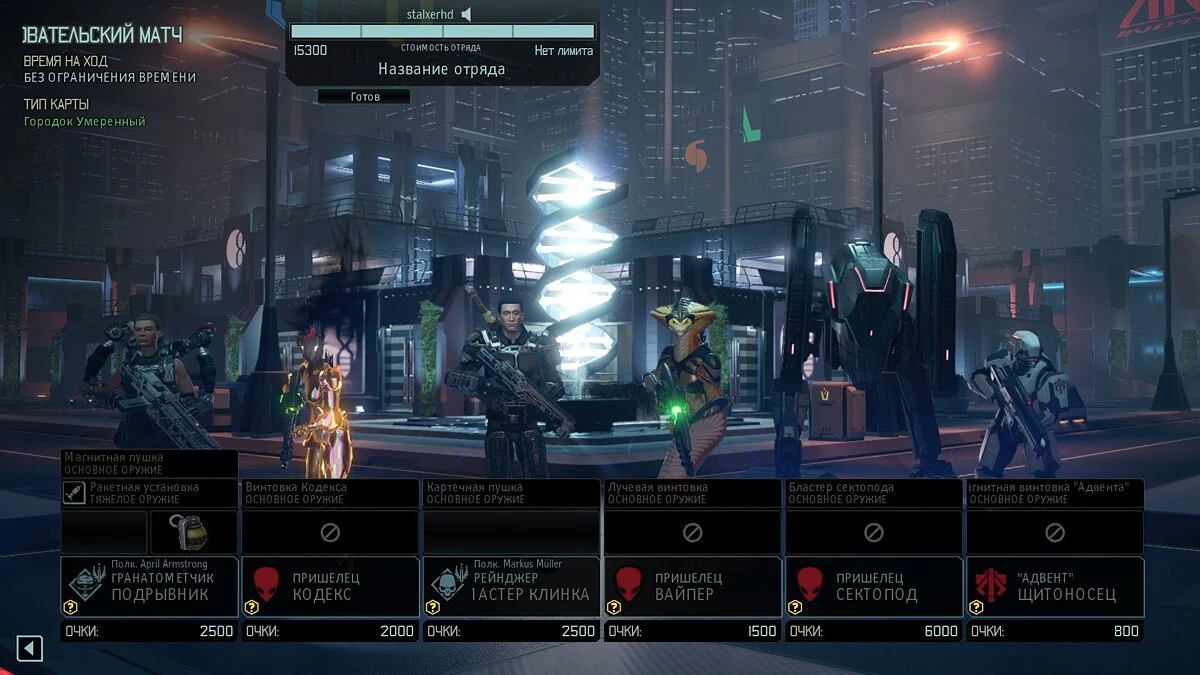Open the grenade item slot
Viewport: 1200px width, 675px height.
tap(193, 532)
